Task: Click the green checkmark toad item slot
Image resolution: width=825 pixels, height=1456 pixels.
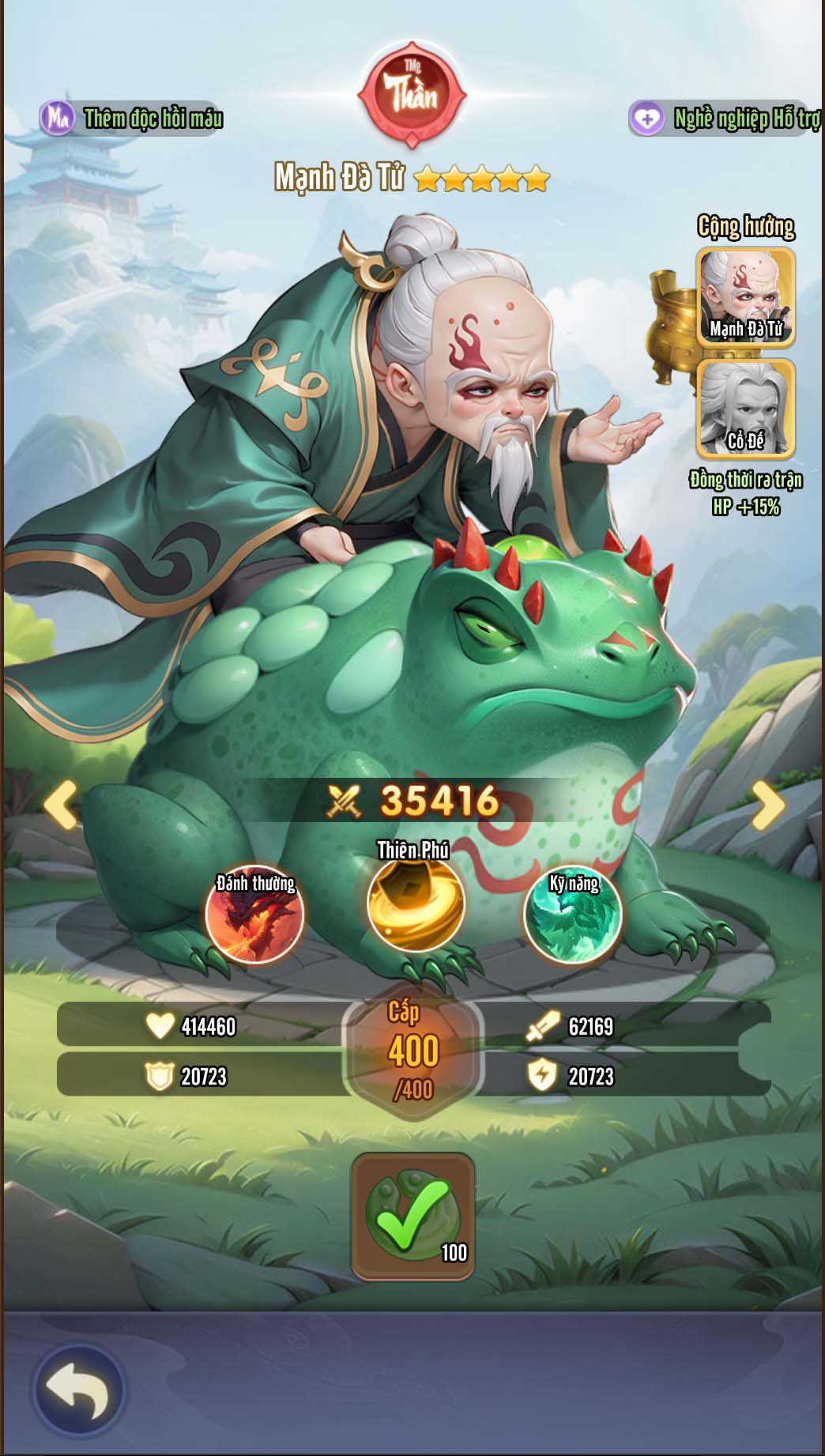Action: (412, 1216)
